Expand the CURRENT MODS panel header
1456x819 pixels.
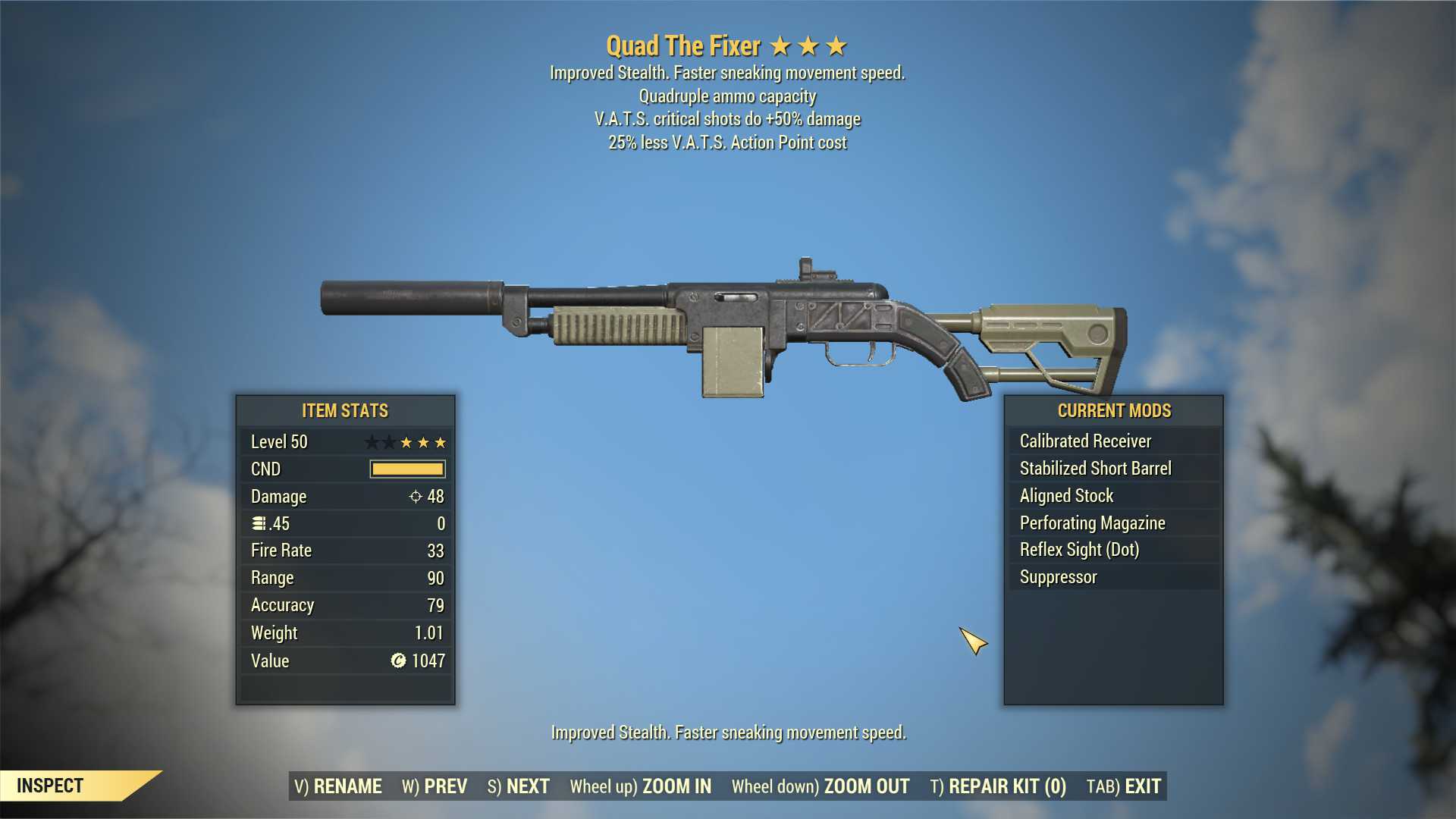[x=1114, y=410]
